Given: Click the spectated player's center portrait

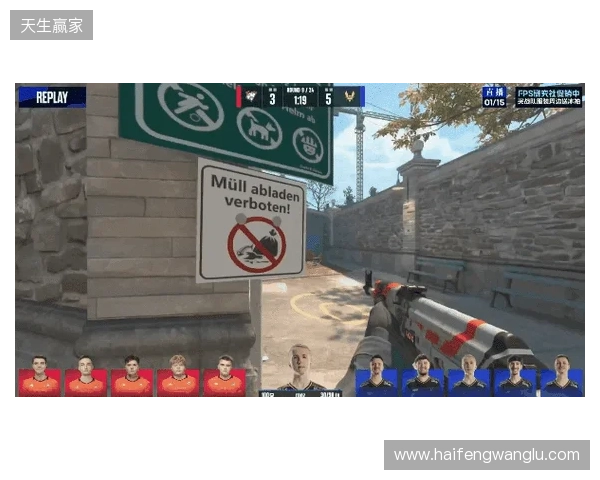Looking at the screenshot, I should pos(299,368).
